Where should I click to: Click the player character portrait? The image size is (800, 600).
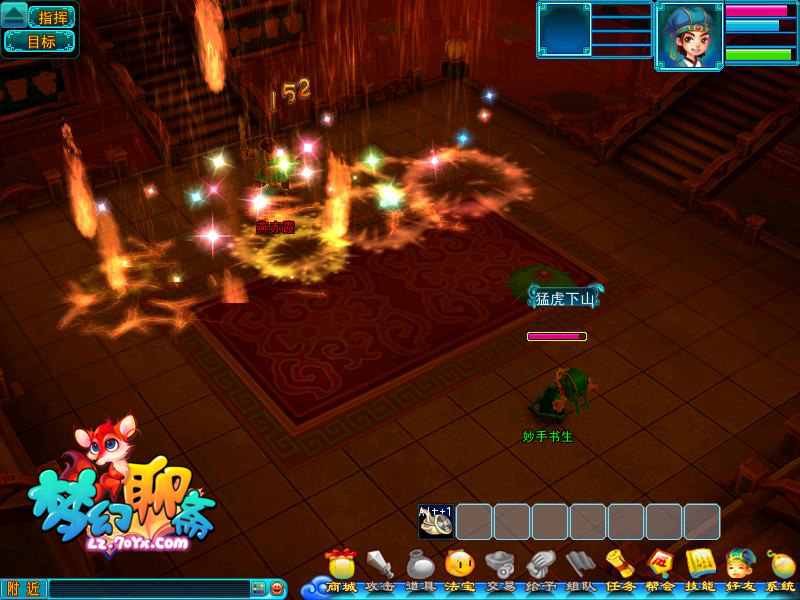[x=689, y=36]
